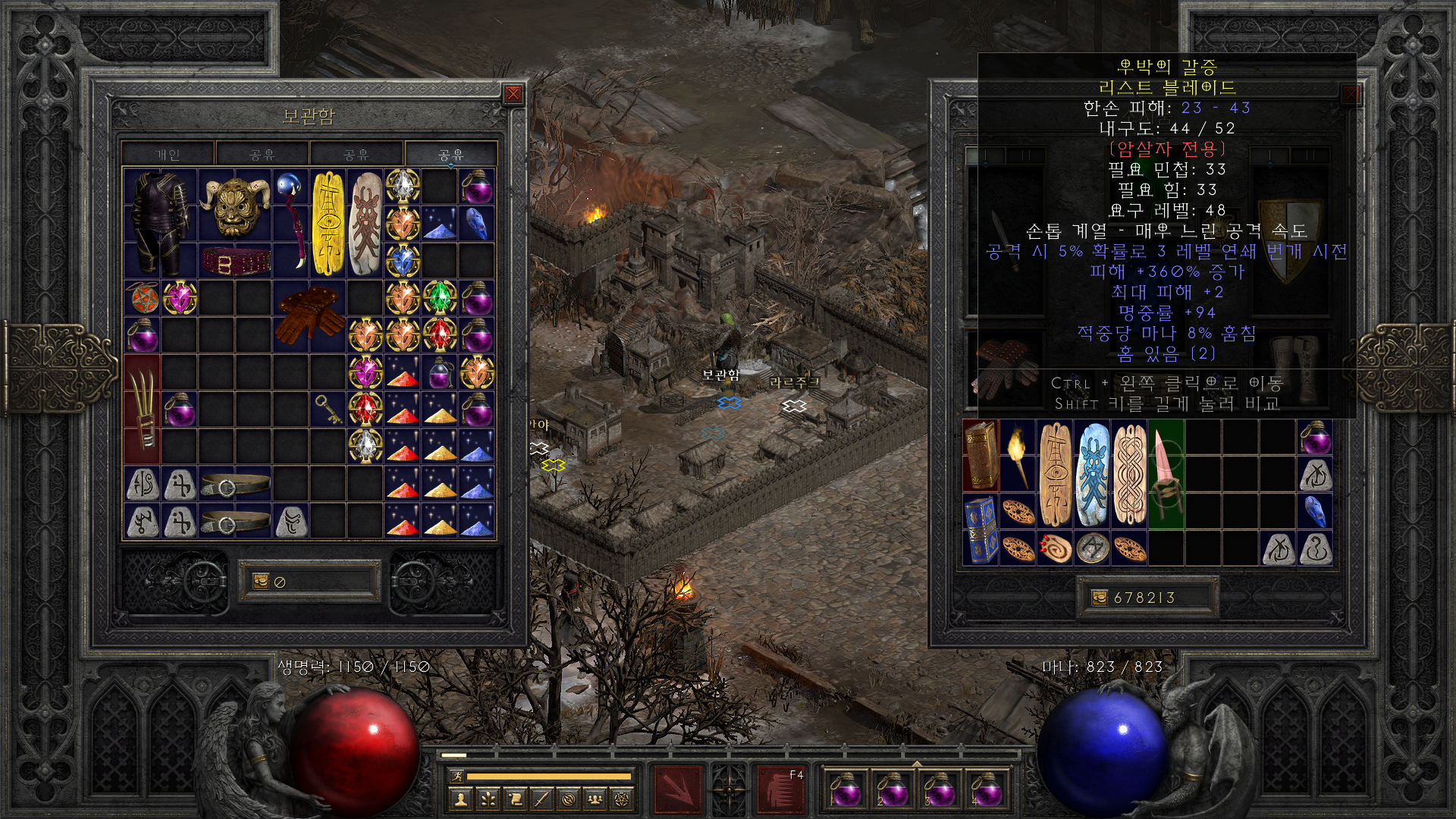Select the key in the stash
1456x819 pixels.
[x=328, y=409]
